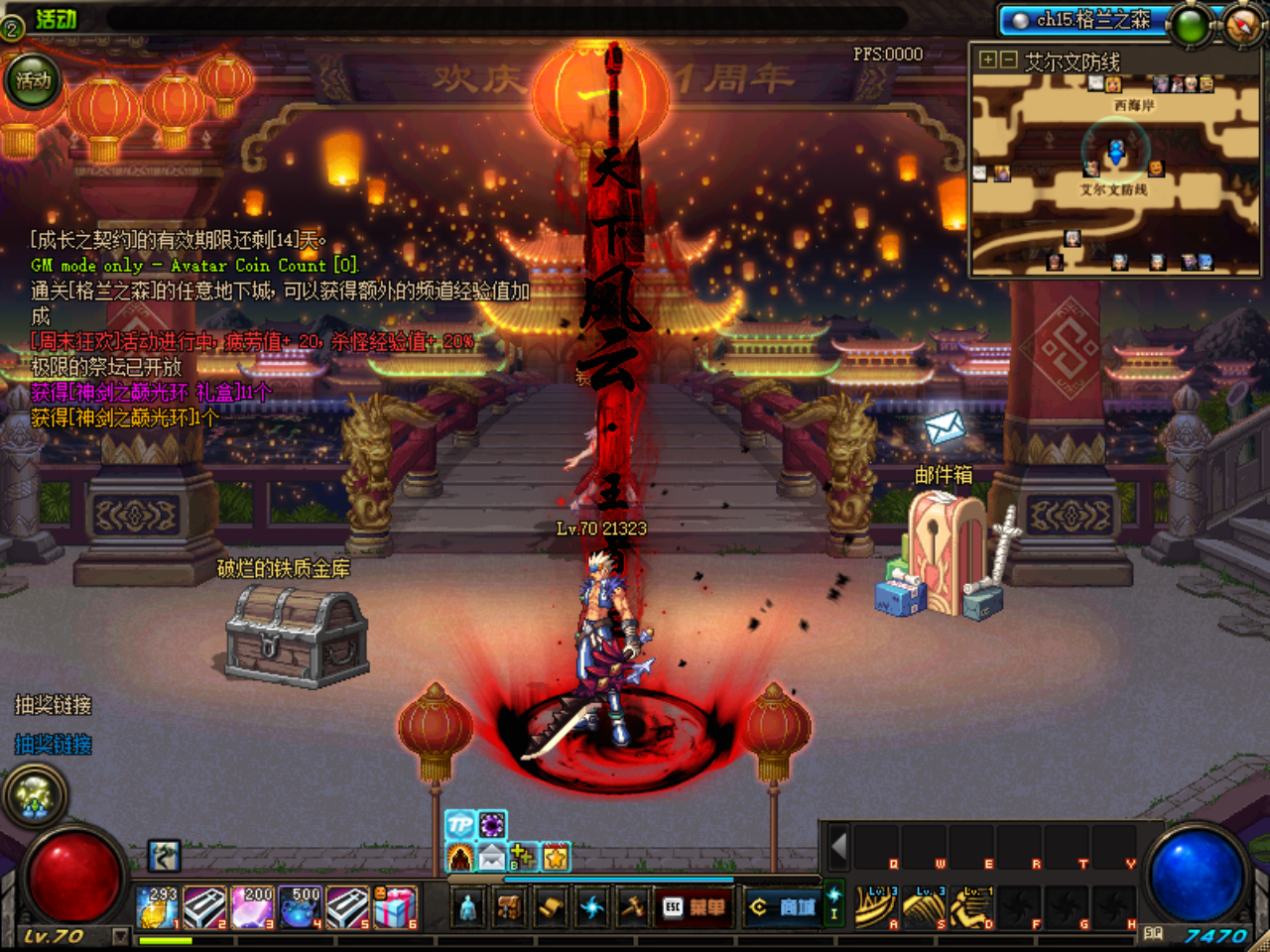Open the blue gift box in slot 6
Screen dimensions: 1270x952
pos(396,907)
